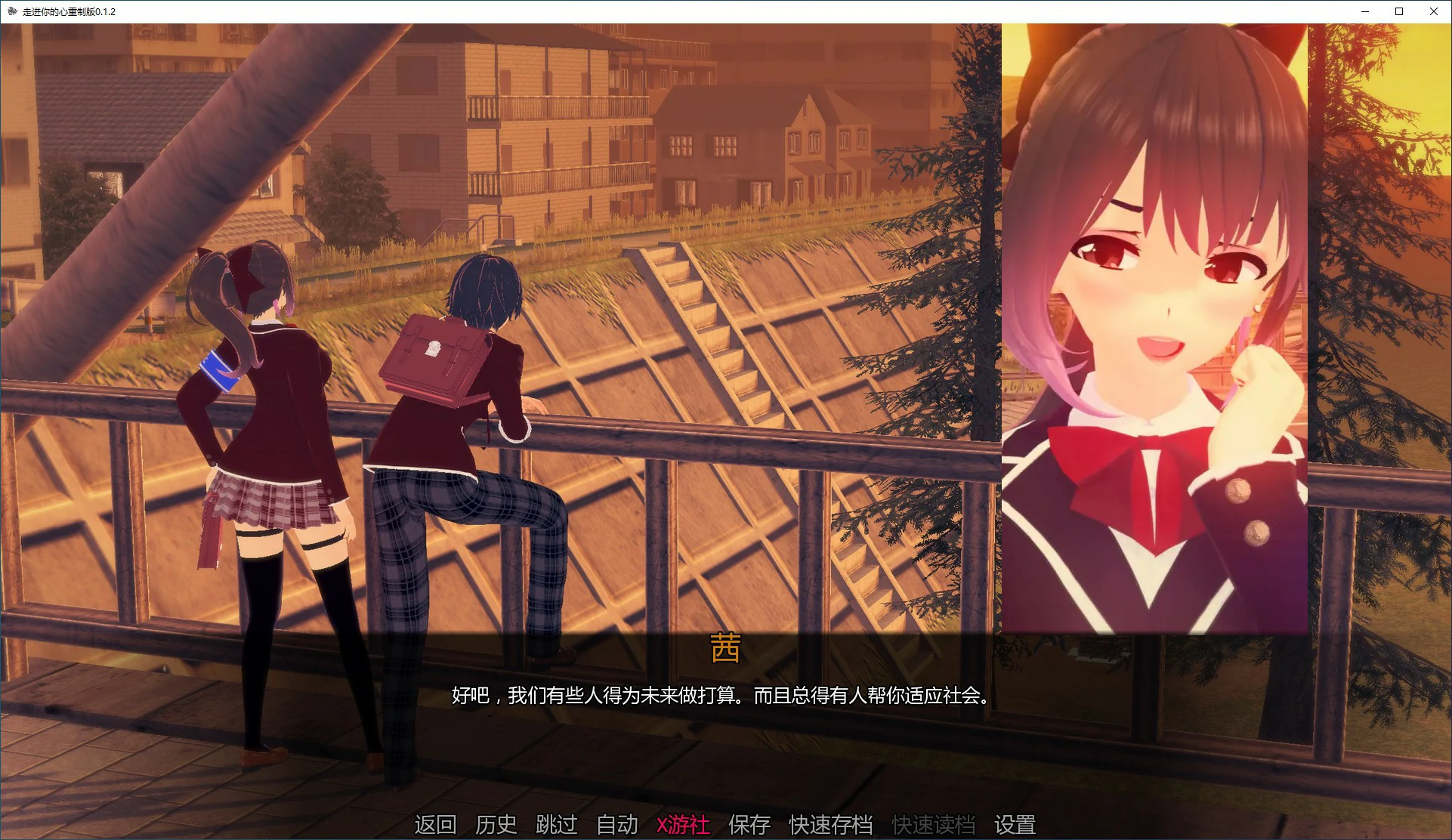This screenshot has width=1452, height=840.
Task: Click the 返回 (Back) option
Action: (x=434, y=825)
